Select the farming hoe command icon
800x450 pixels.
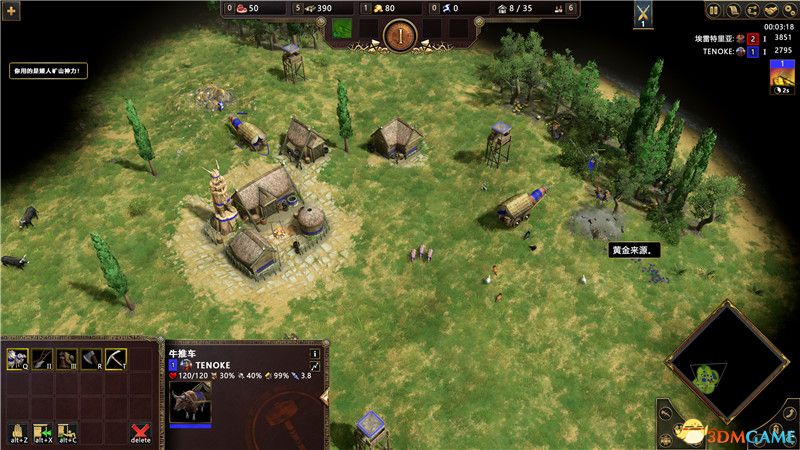(42, 358)
